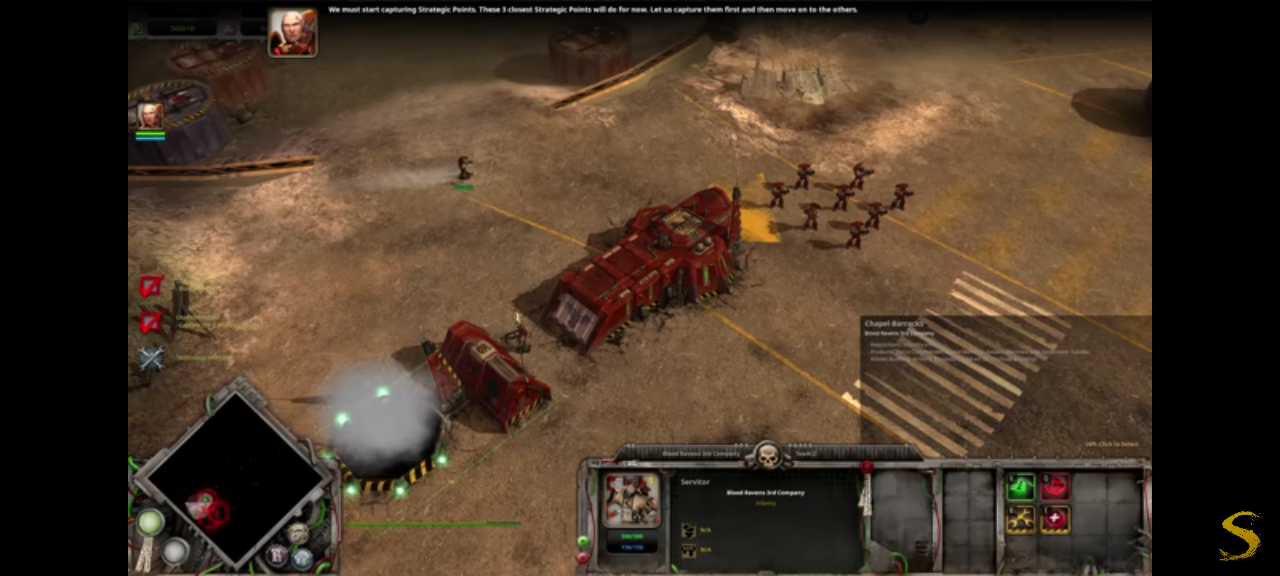1280x576 pixels.
Task: Activate the green build command icon
Action: [x=1020, y=487]
